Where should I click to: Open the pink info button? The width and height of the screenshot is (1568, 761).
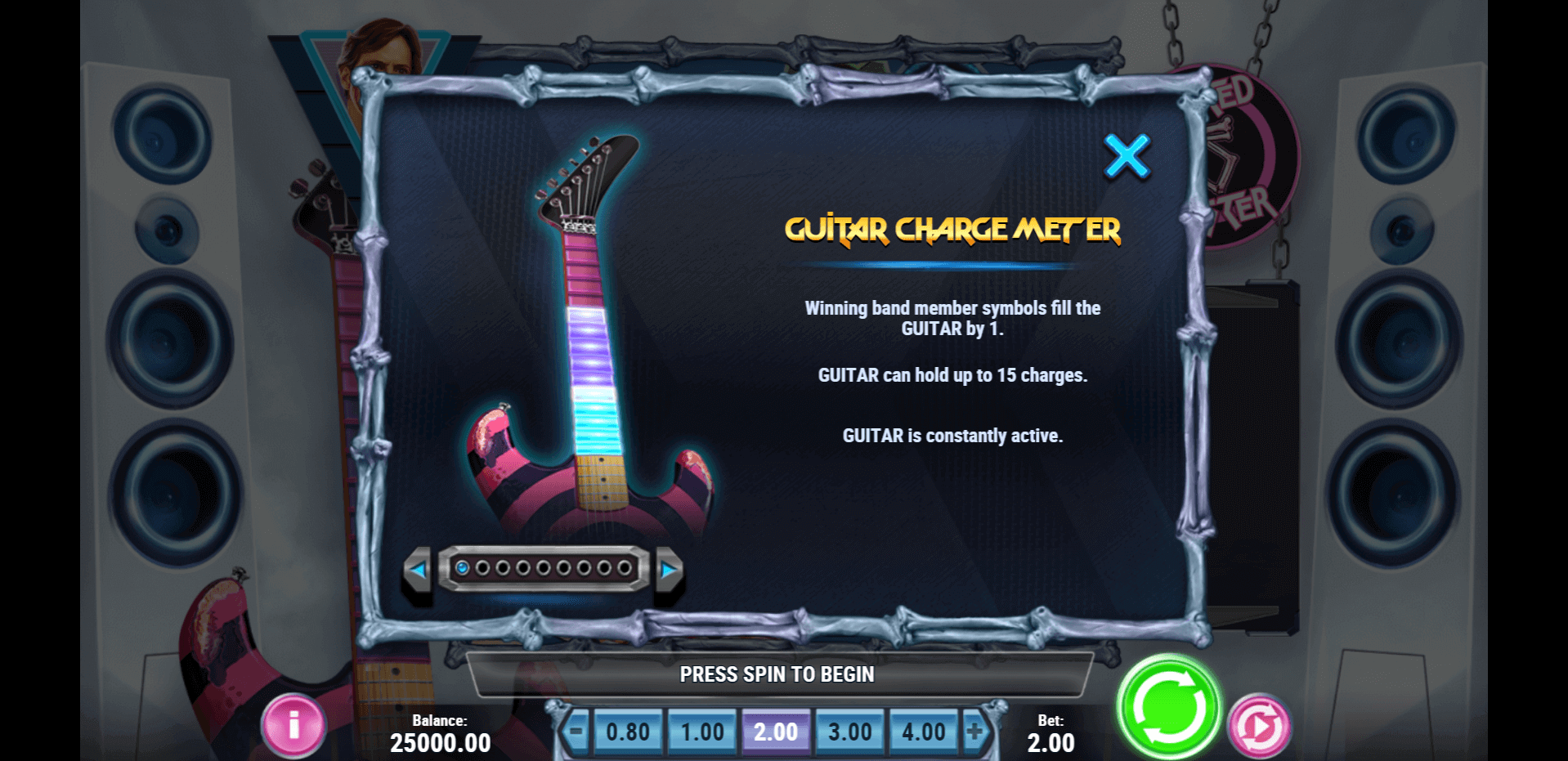tap(293, 725)
